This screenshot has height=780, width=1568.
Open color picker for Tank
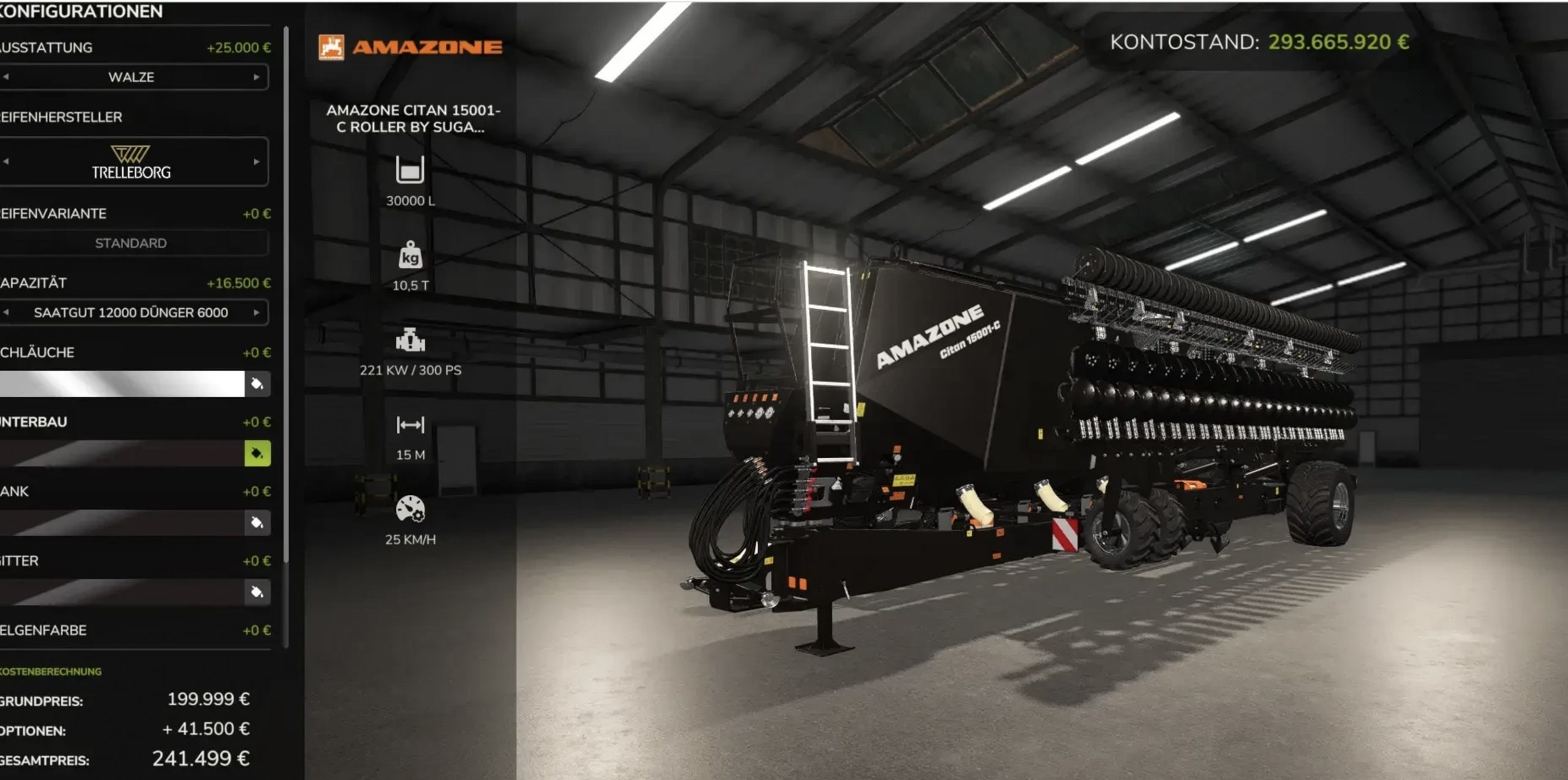pos(257,523)
